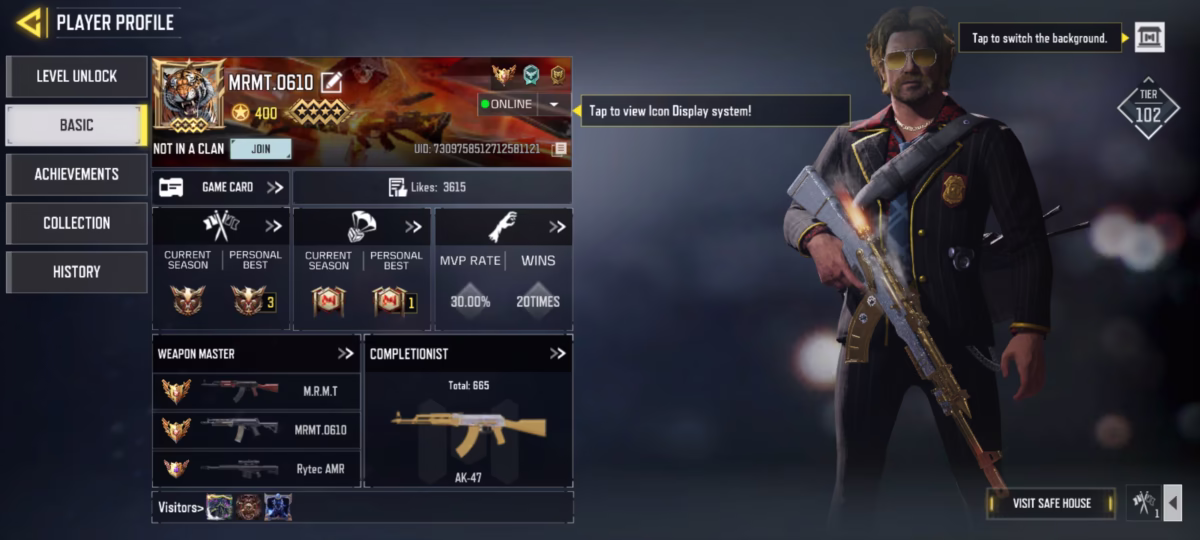Go back using the yellow arrow

(29, 22)
